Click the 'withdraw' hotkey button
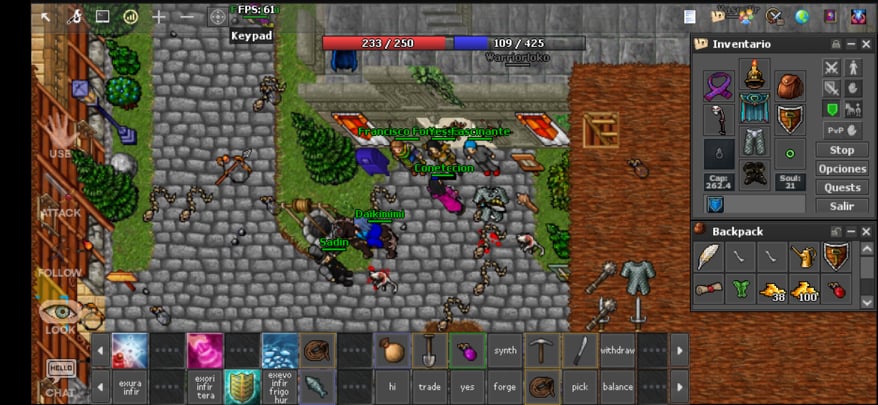The image size is (878, 405). [x=617, y=351]
